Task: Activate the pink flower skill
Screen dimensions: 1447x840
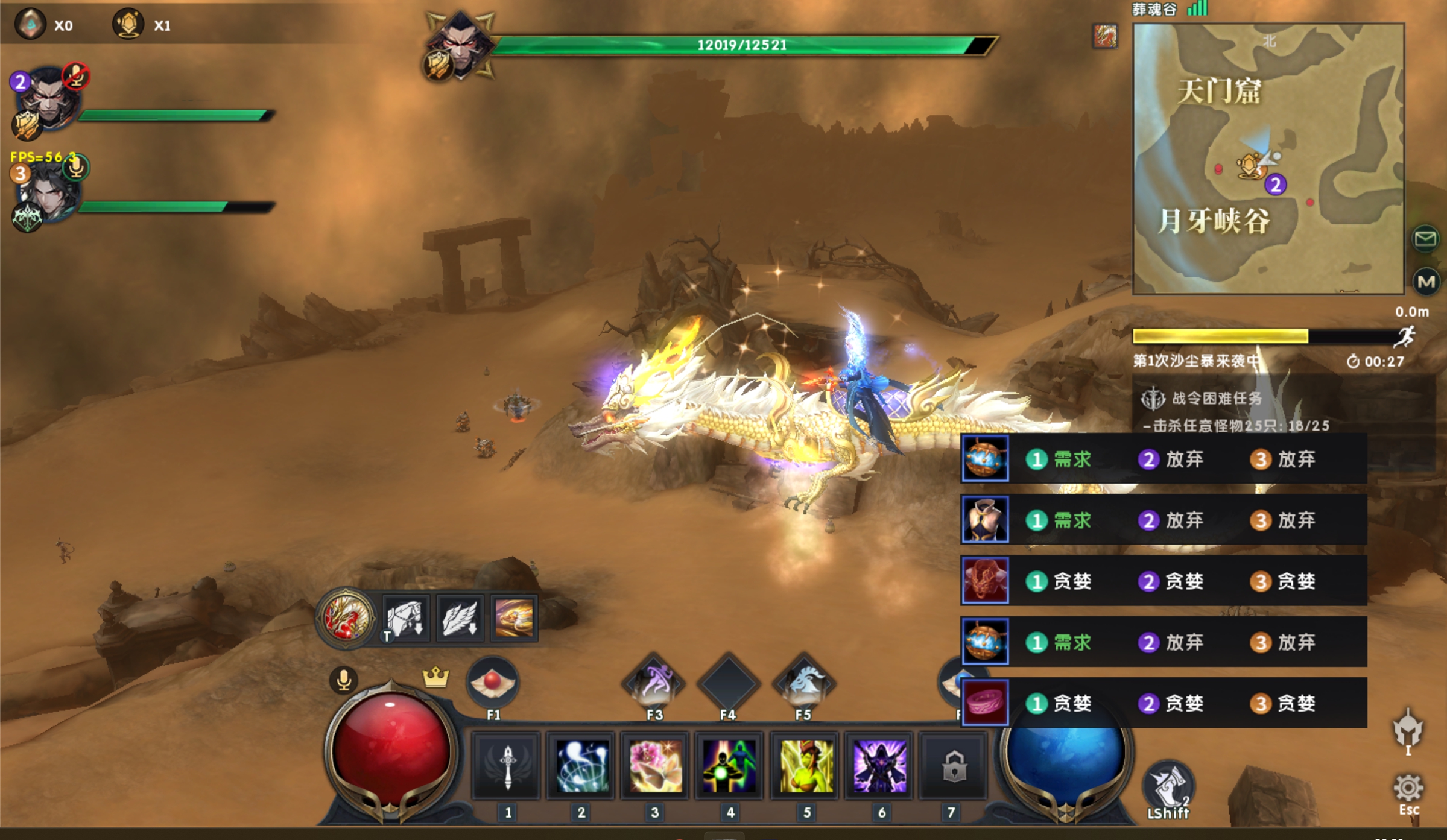Action: (x=656, y=766)
